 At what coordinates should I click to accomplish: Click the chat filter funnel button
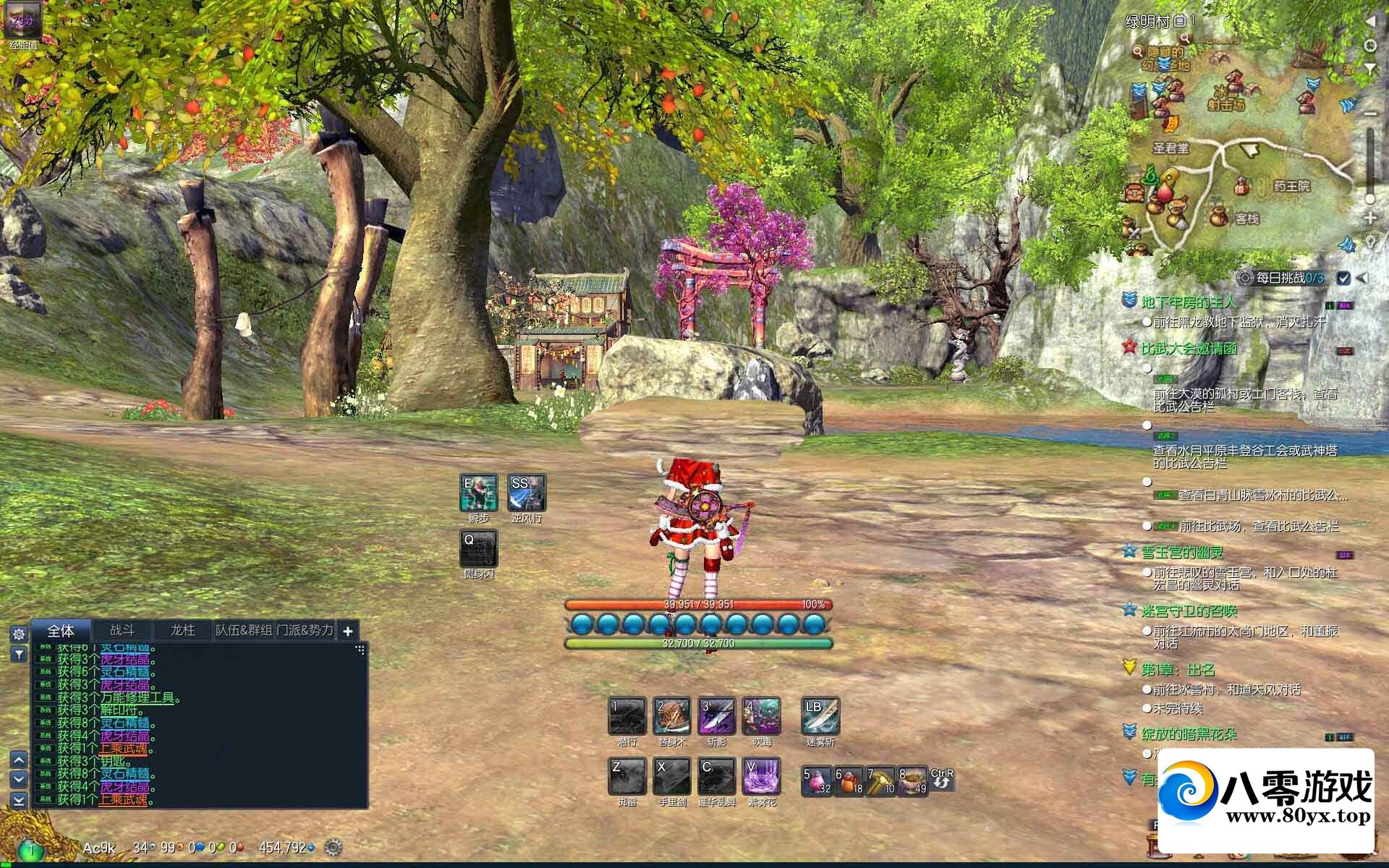tap(19, 655)
